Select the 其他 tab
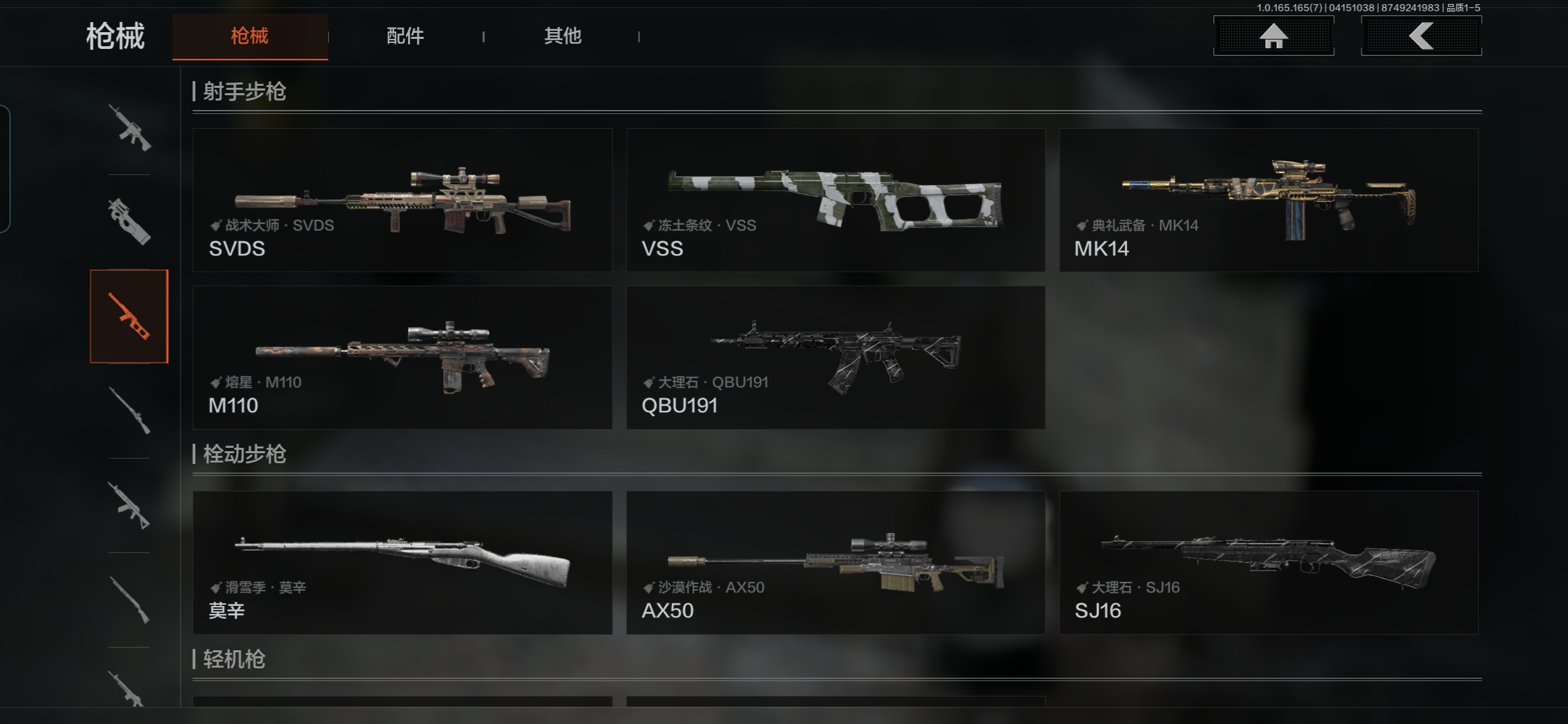This screenshot has height=724, width=1568. [562, 36]
